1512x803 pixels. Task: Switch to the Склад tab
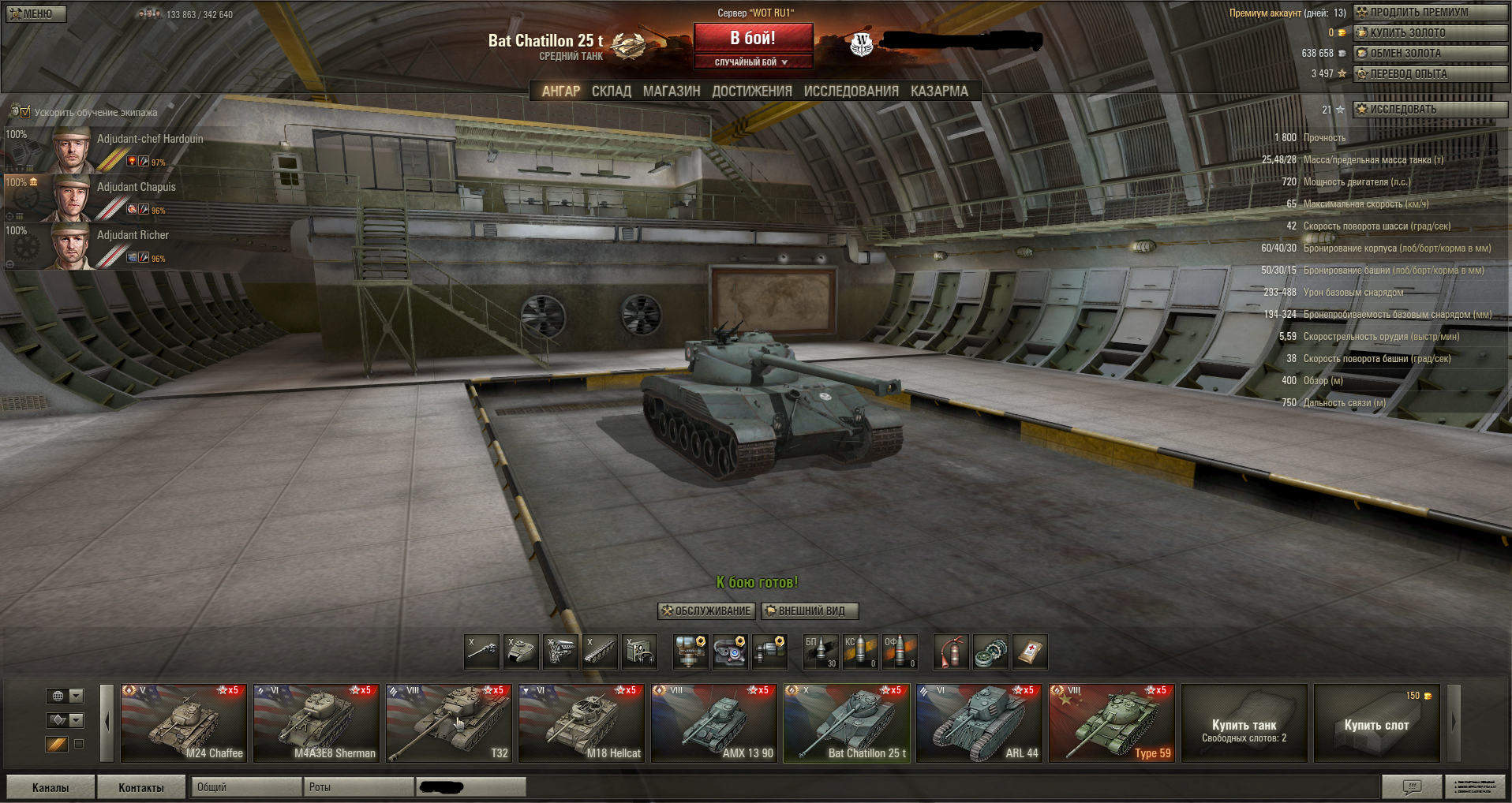tap(612, 92)
